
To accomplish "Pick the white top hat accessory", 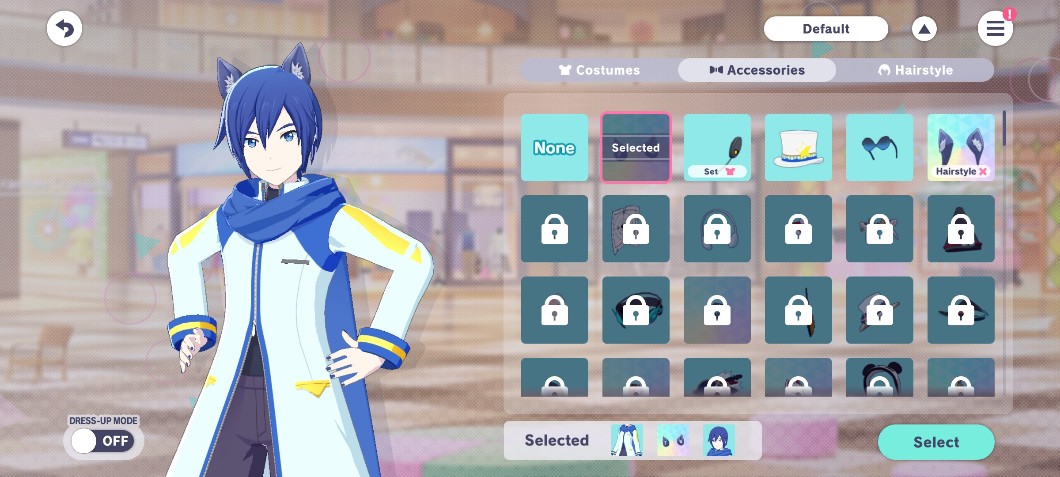I will point(798,148).
